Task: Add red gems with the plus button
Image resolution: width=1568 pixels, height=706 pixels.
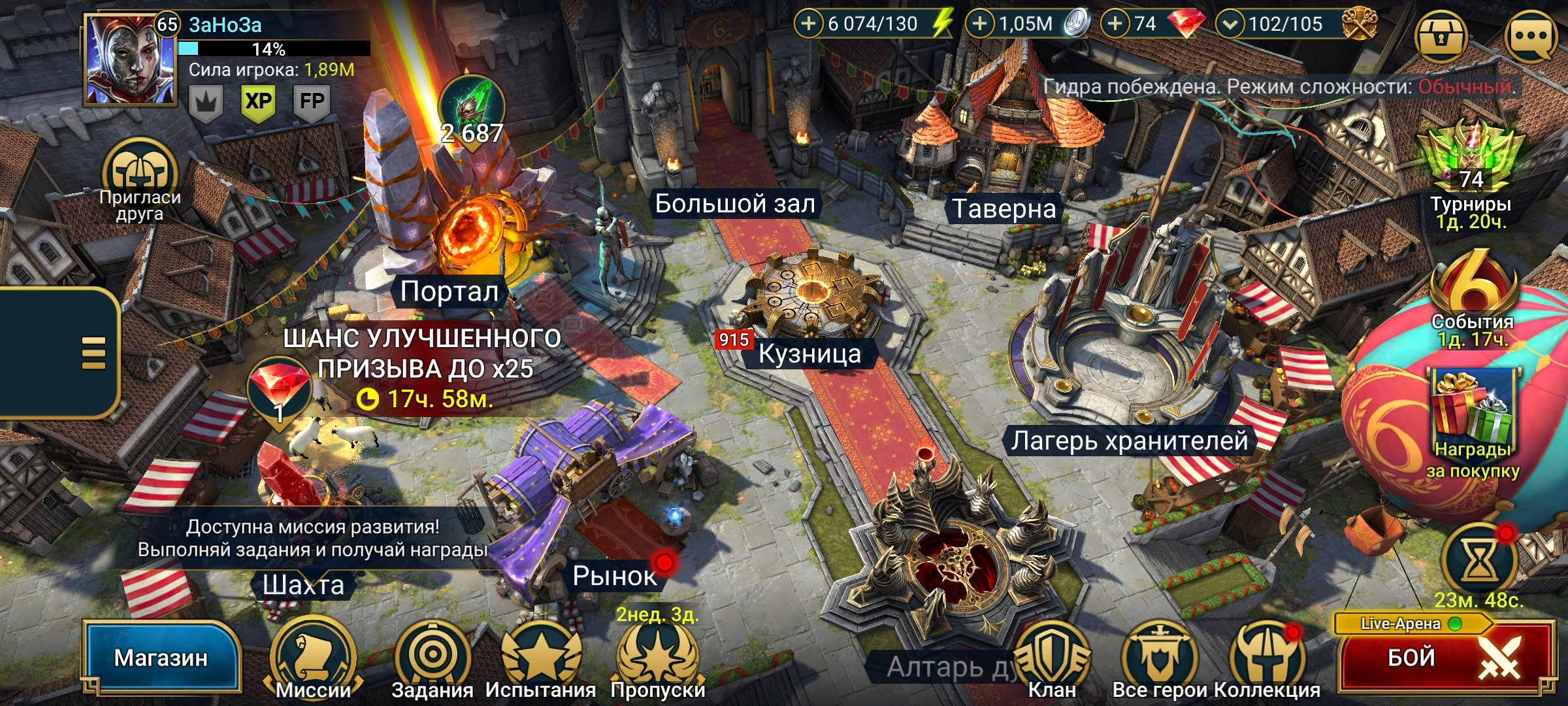Action: point(1115,24)
